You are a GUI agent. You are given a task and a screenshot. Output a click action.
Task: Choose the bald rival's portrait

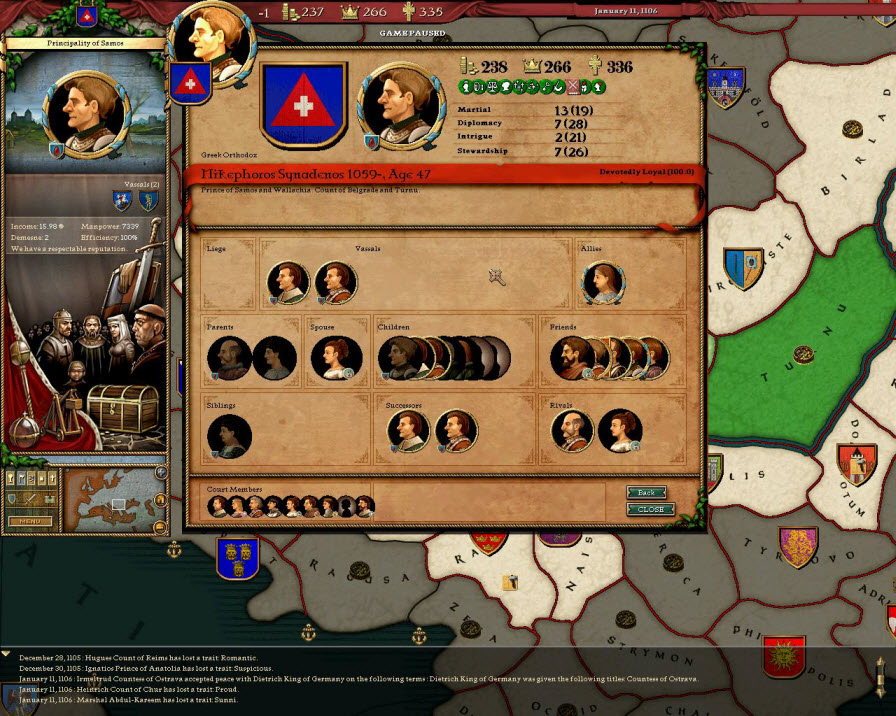tap(572, 431)
